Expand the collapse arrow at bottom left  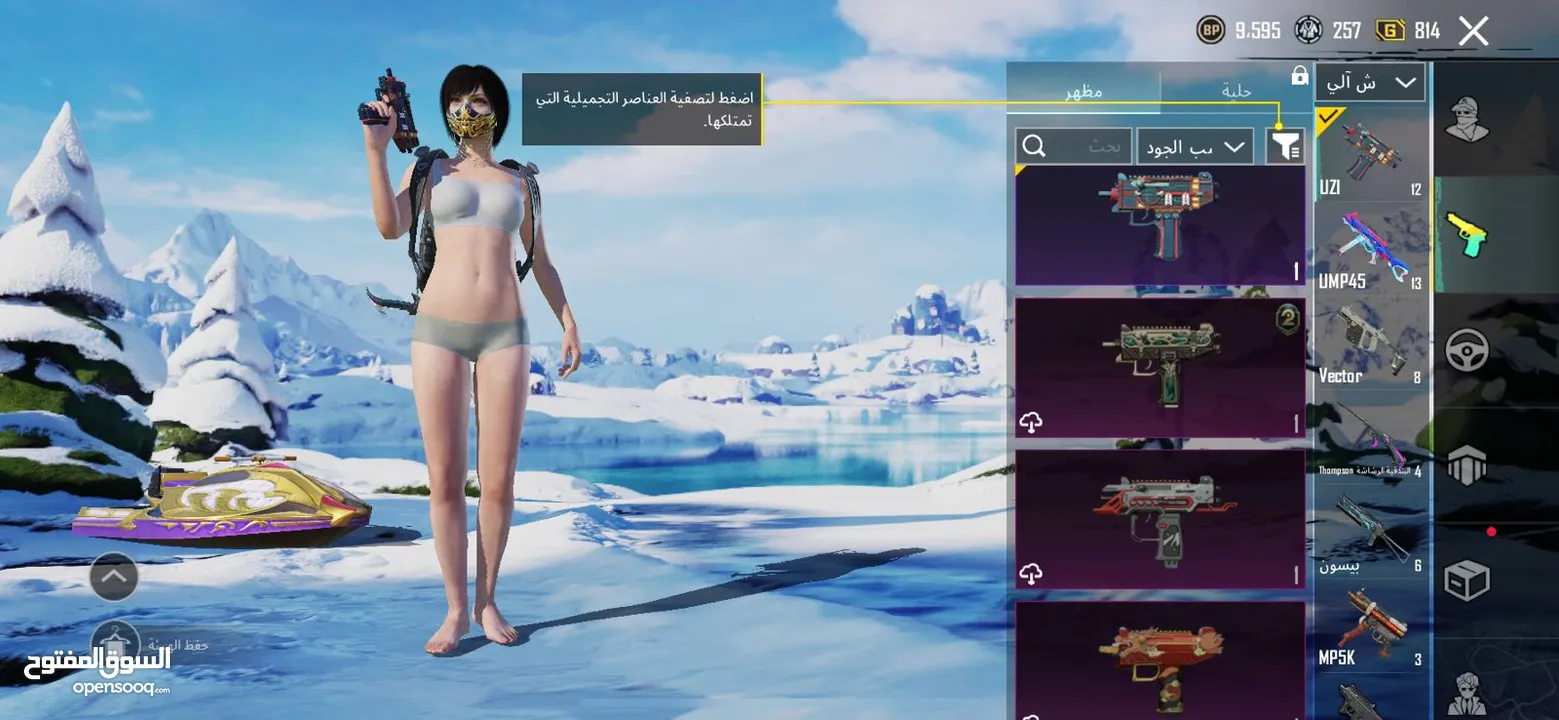113,576
